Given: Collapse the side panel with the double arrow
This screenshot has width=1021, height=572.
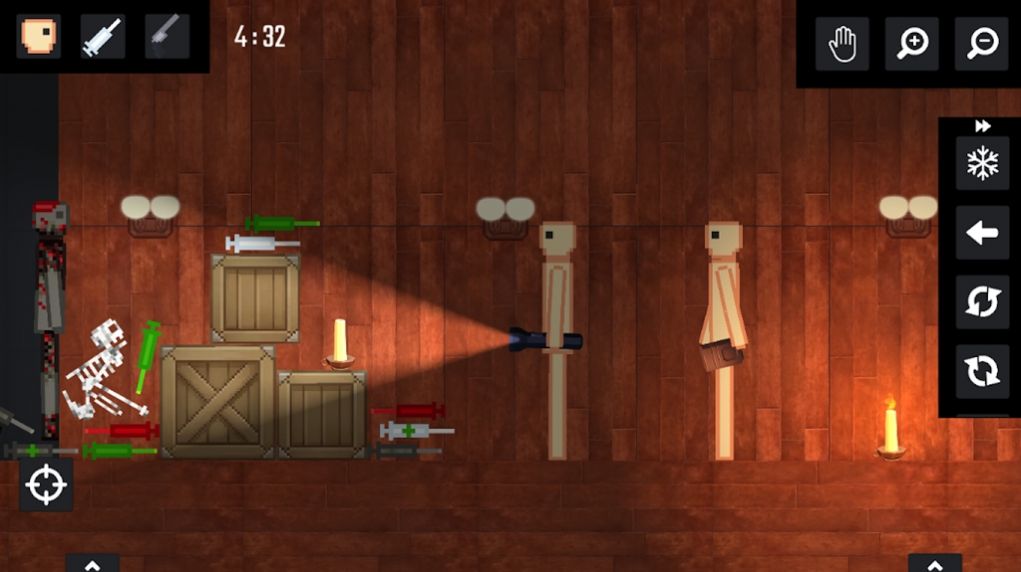Looking at the screenshot, I should (982, 126).
